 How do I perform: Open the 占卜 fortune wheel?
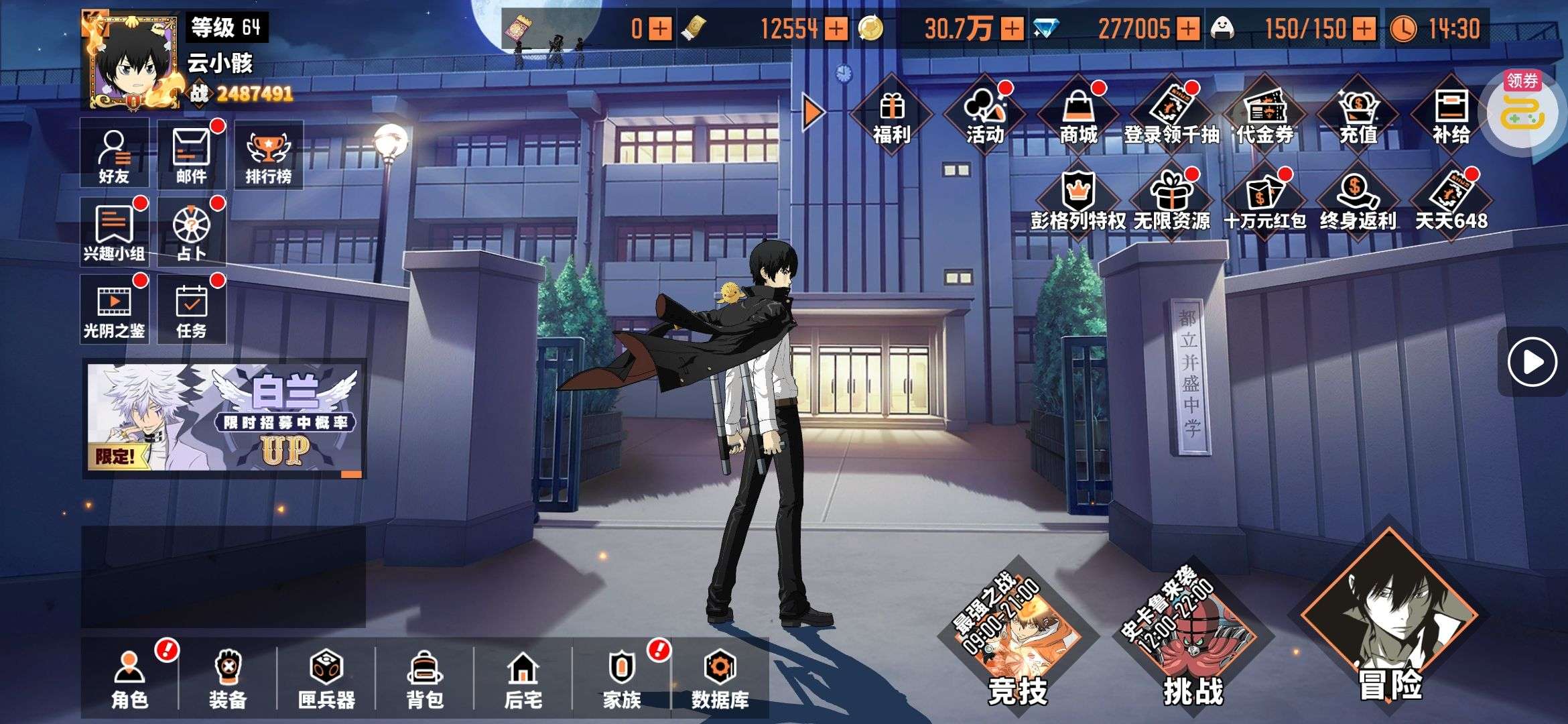click(192, 232)
